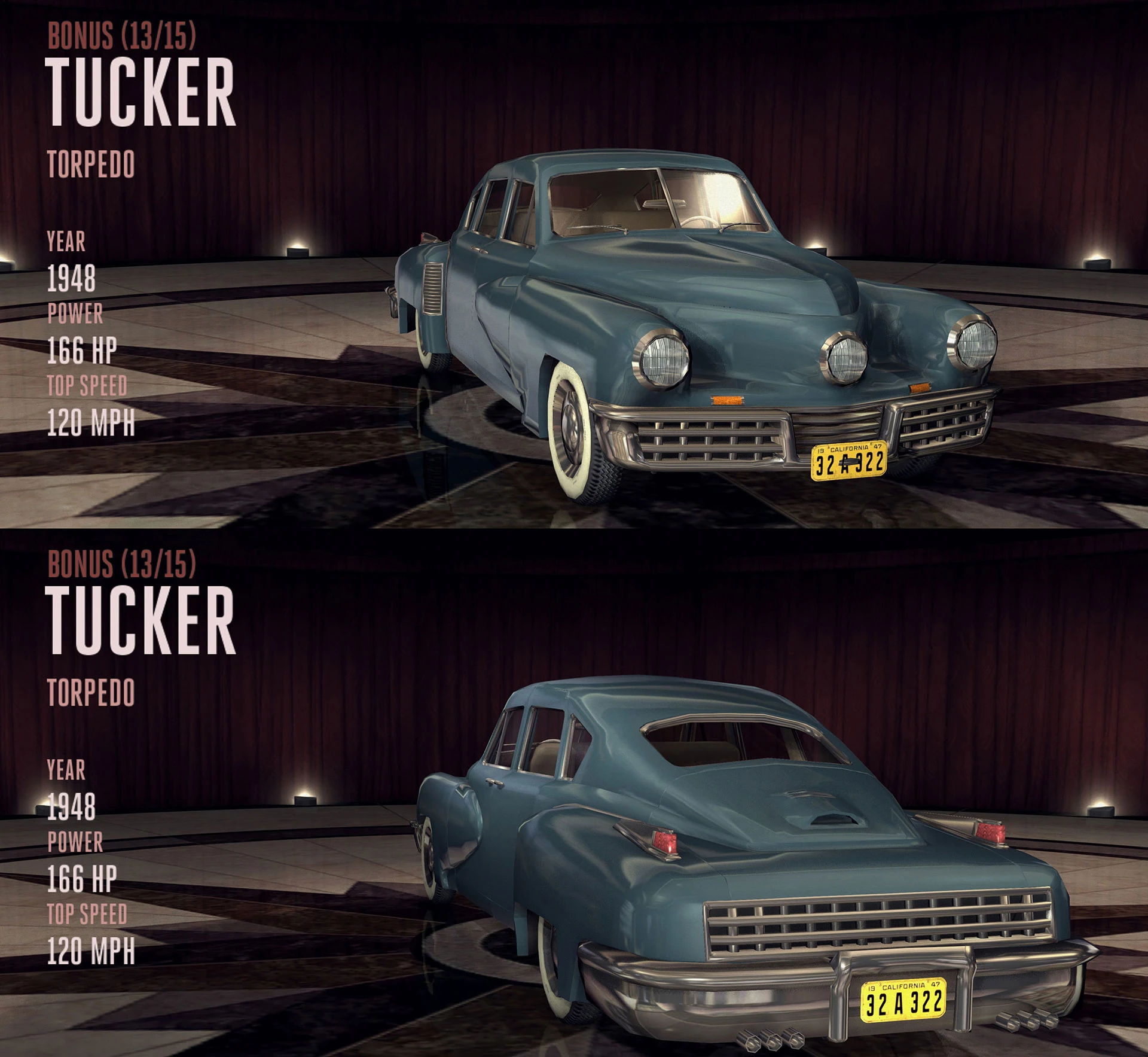The width and height of the screenshot is (1148, 1057).
Task: Select the 166 HP power value
Action: click(x=84, y=352)
